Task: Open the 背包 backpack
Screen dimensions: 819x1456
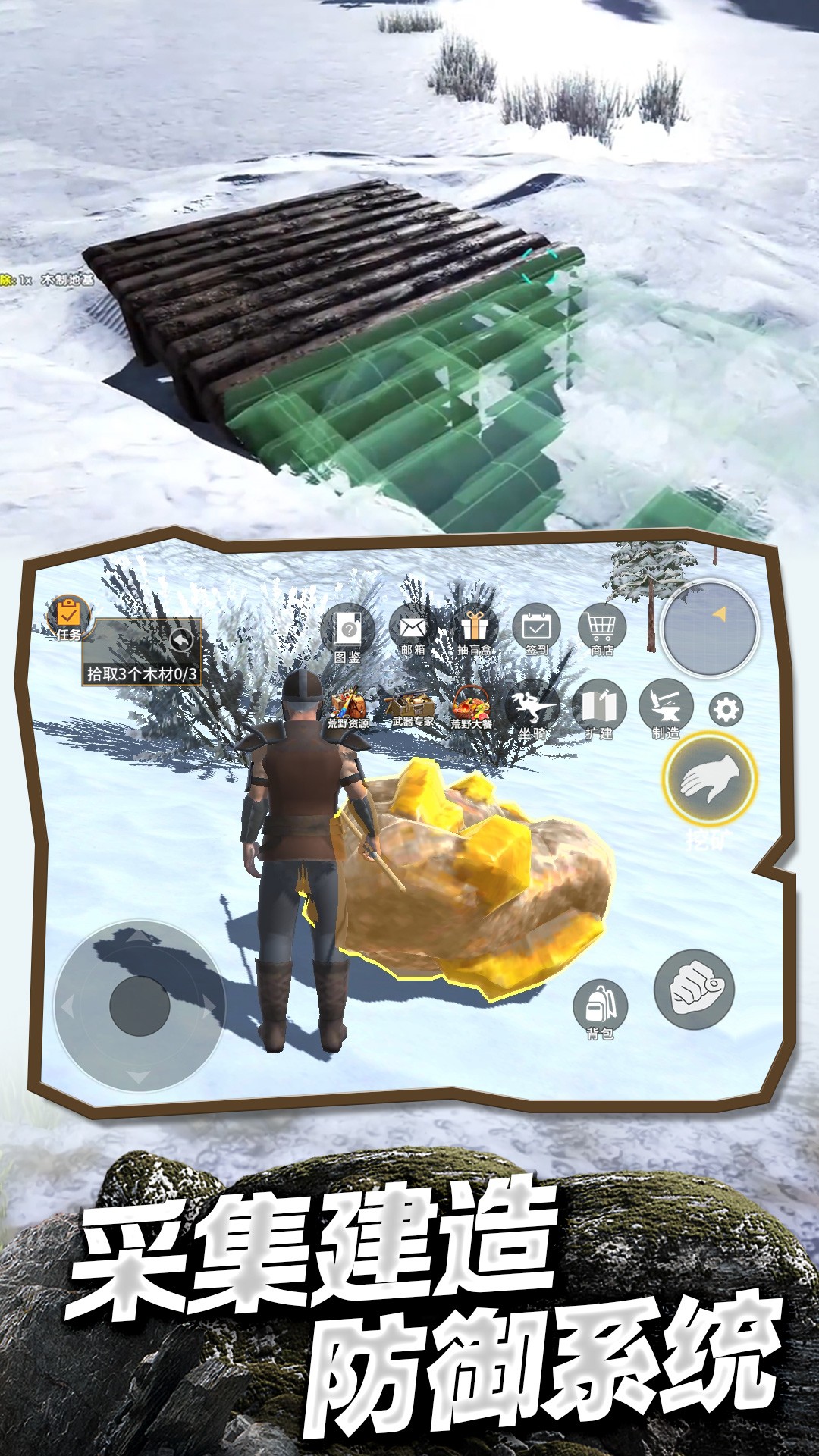Action: (600, 1007)
